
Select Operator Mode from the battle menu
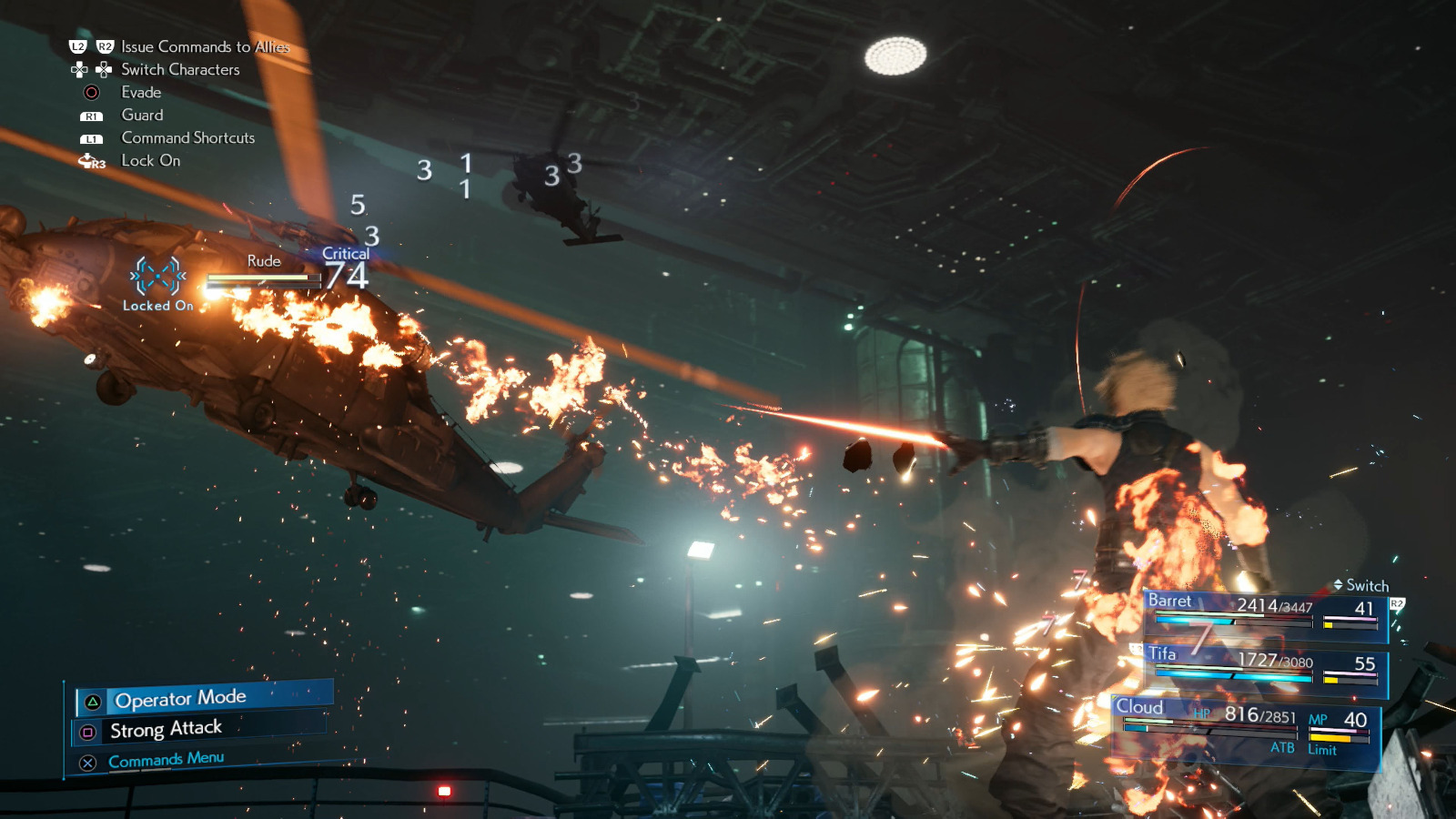(180, 698)
